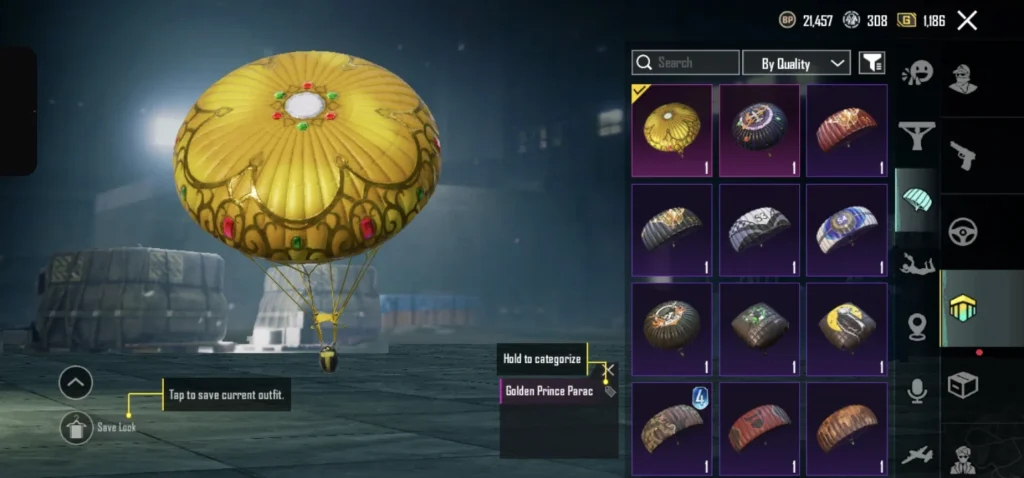Open the parachute category tab
The image size is (1024, 478).
916,199
